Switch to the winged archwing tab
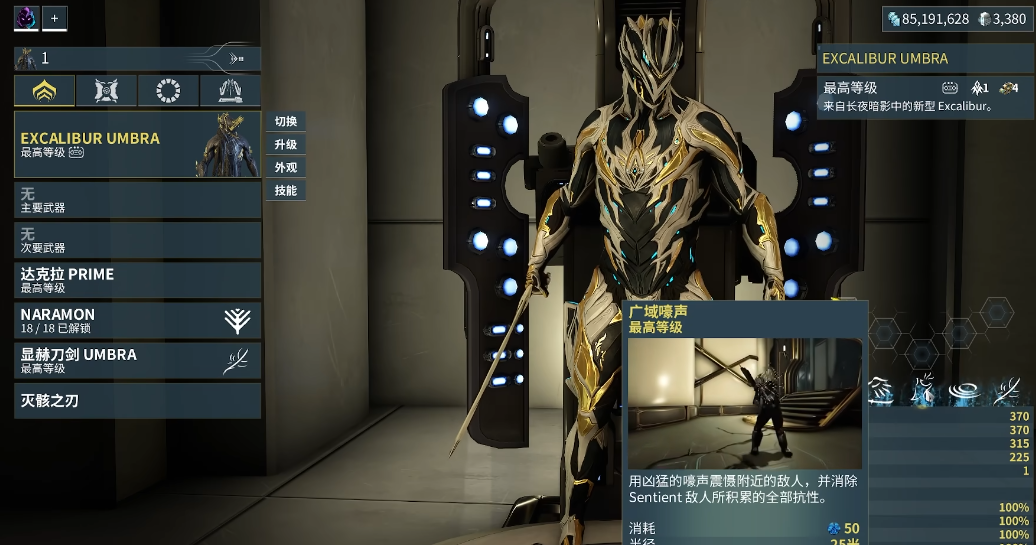This screenshot has height=545, width=1036. click(230, 91)
